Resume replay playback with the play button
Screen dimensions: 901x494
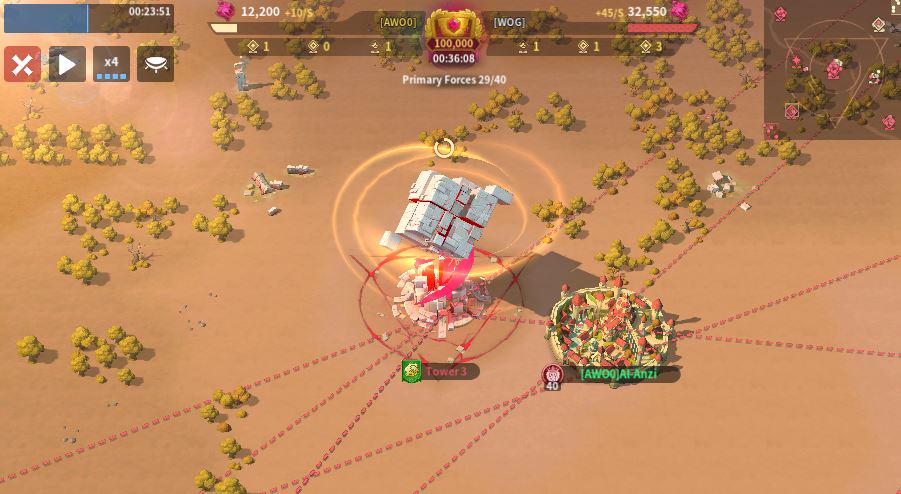(67, 65)
